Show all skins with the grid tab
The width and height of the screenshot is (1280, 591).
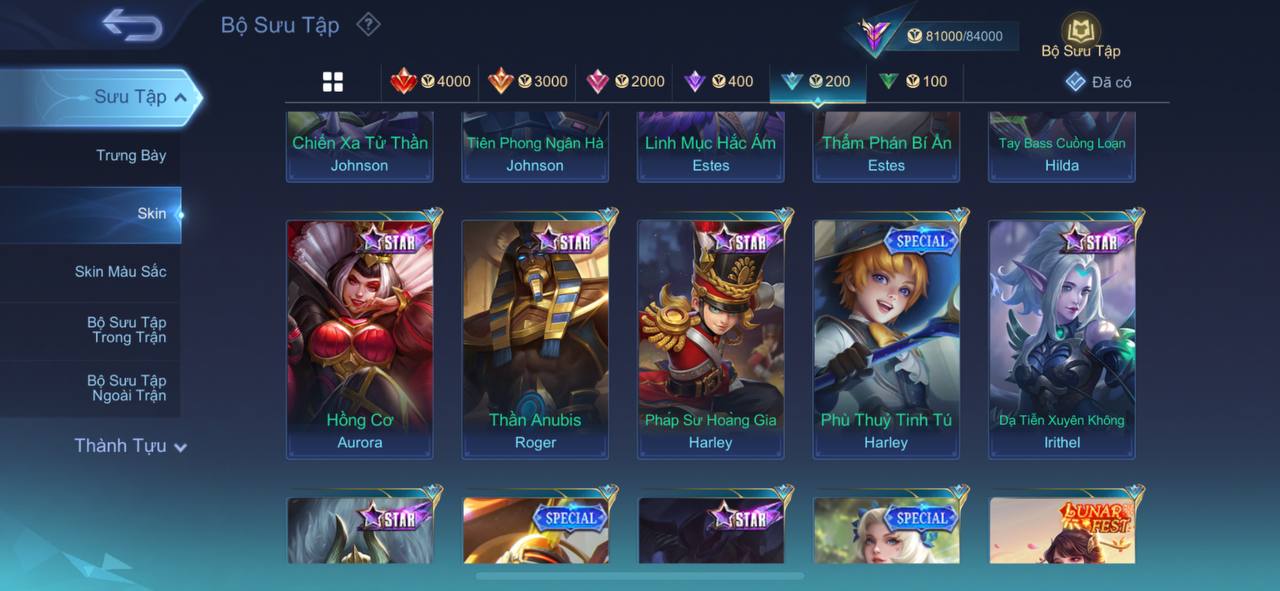(333, 82)
